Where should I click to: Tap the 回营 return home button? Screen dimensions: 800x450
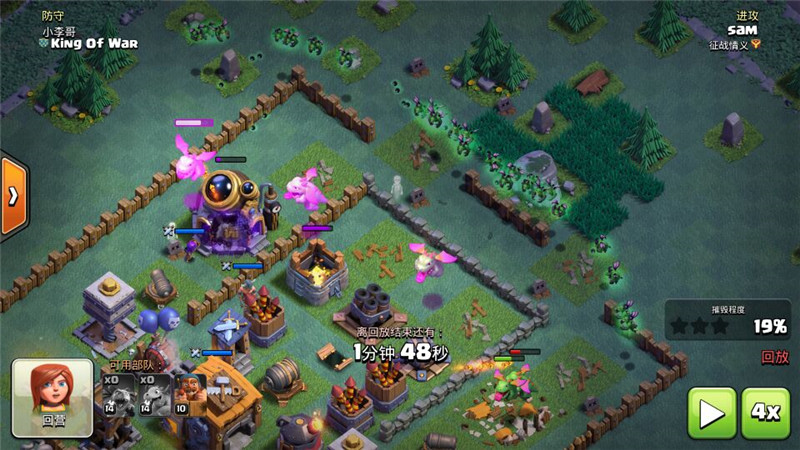point(52,397)
